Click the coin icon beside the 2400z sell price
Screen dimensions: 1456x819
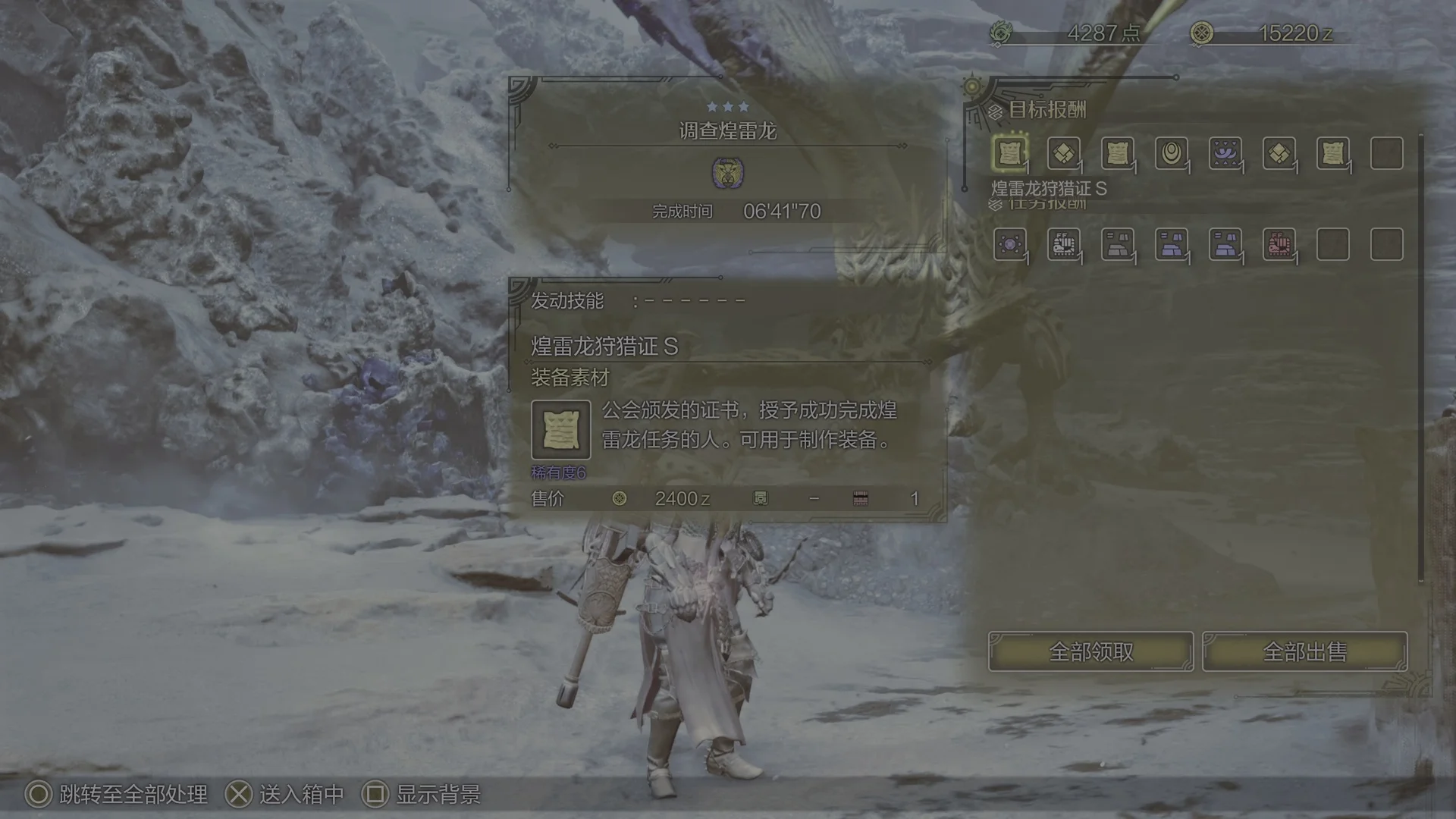(x=619, y=498)
